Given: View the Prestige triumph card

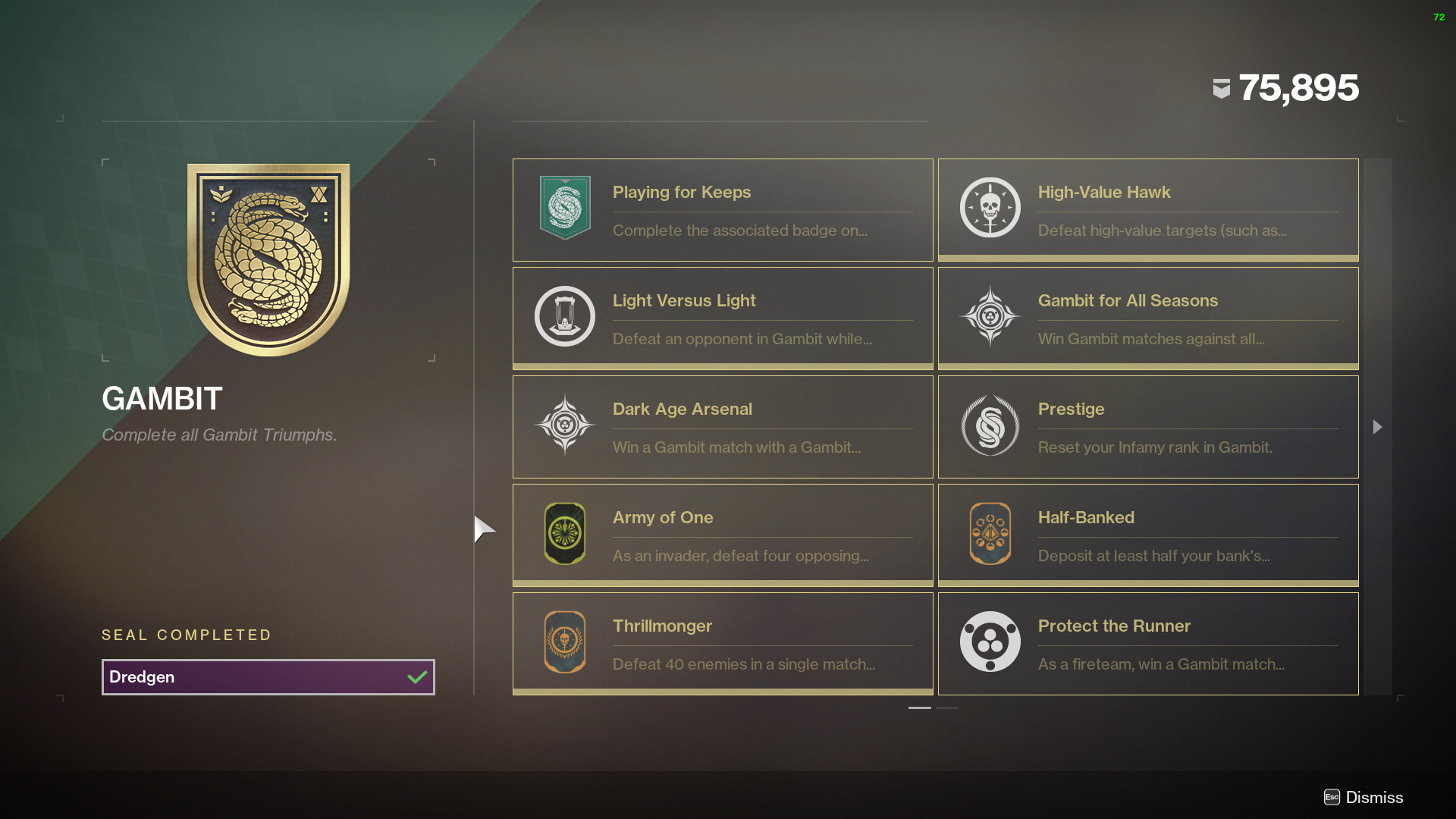Looking at the screenshot, I should pos(1147,427).
